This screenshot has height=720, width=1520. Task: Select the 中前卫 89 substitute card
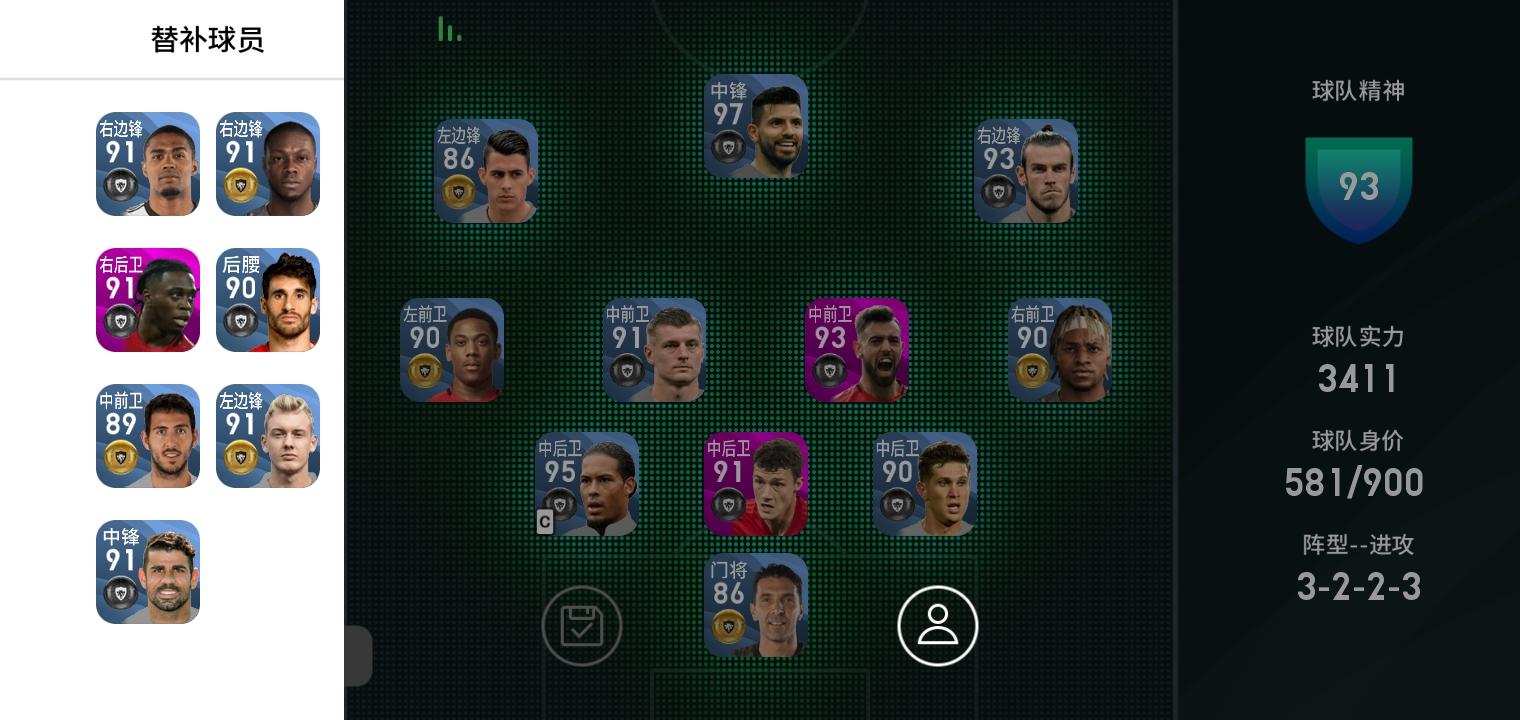(148, 436)
